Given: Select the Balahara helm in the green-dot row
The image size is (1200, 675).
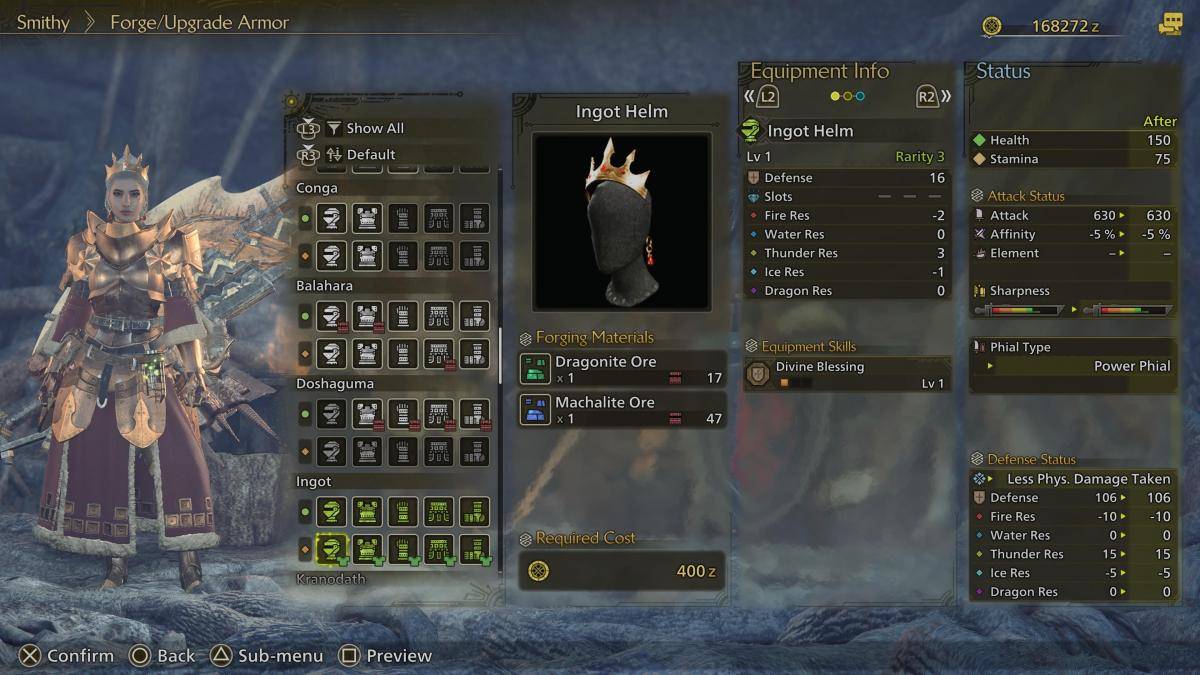Looking at the screenshot, I should click(331, 316).
